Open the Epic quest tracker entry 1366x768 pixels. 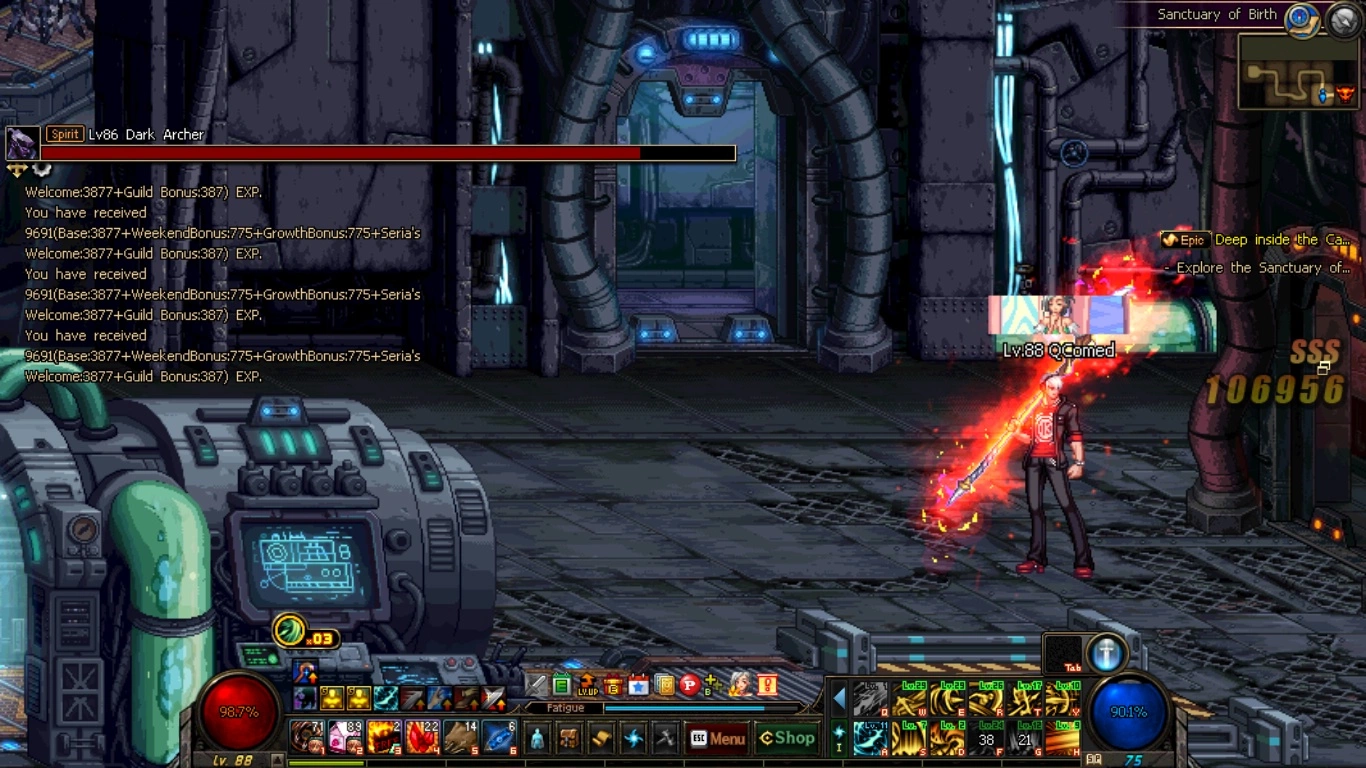tap(1257, 240)
